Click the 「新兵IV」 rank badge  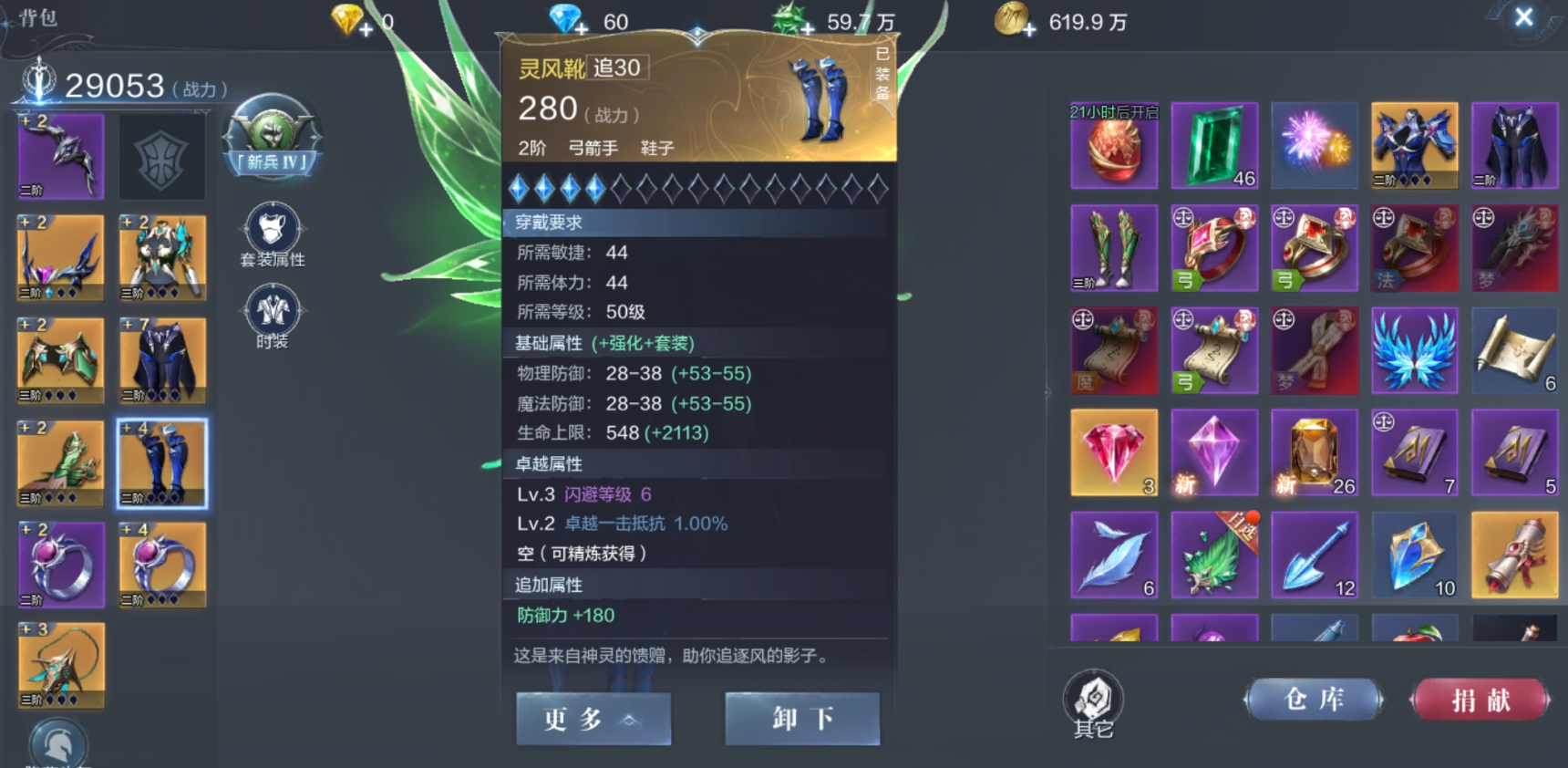[273, 139]
